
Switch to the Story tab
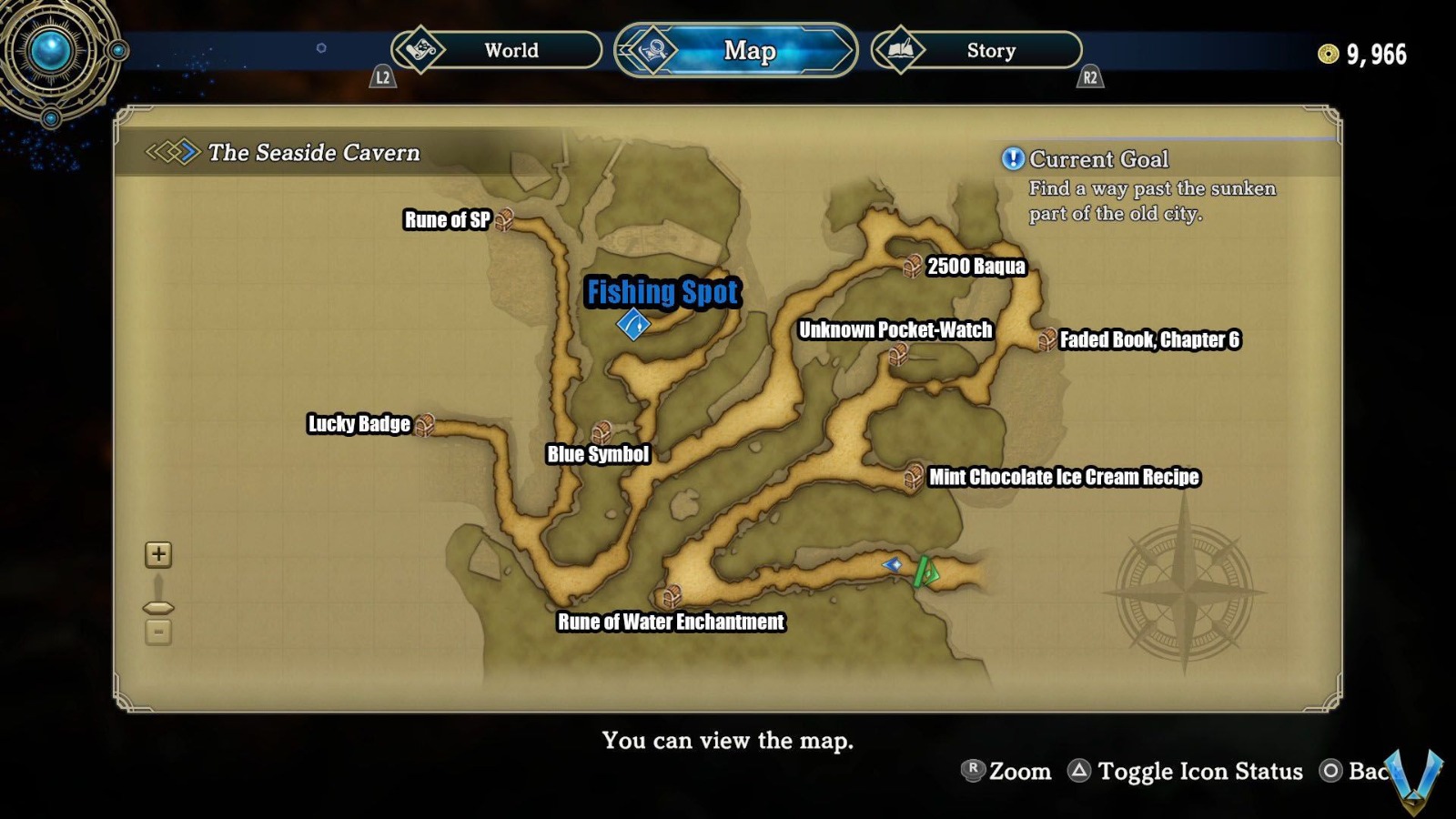[989, 51]
